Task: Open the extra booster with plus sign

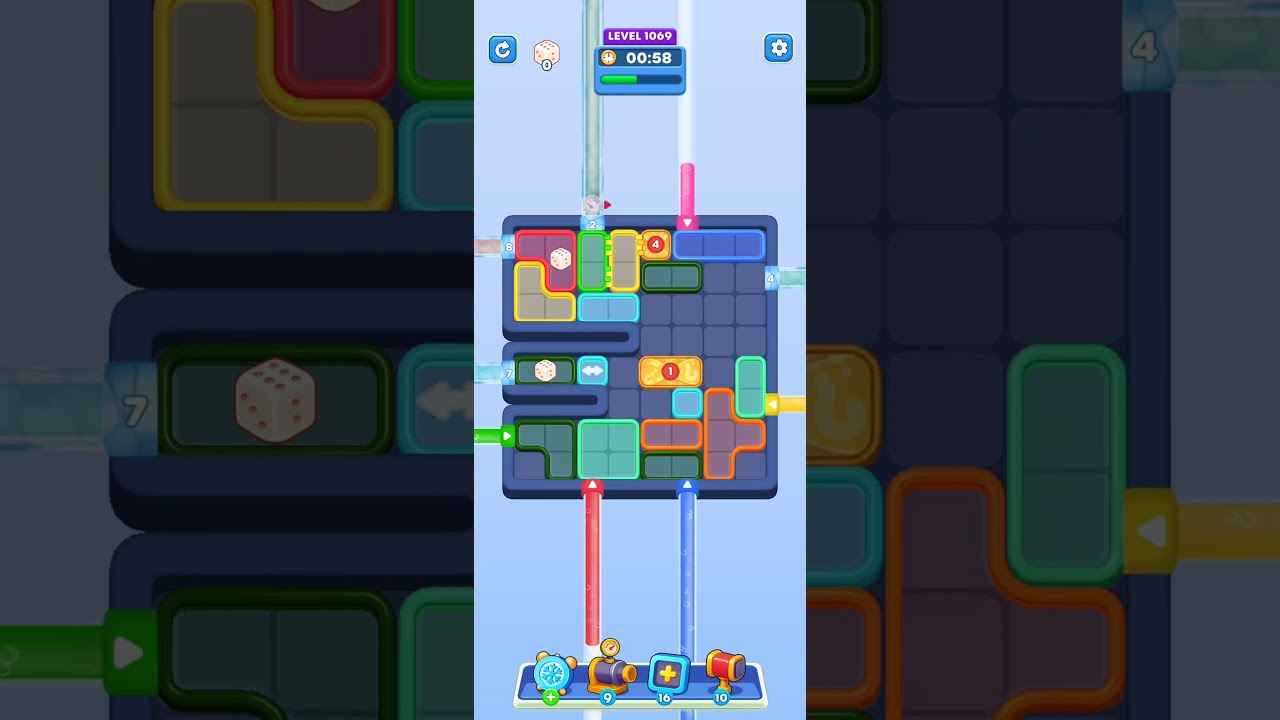Action: tap(665, 675)
